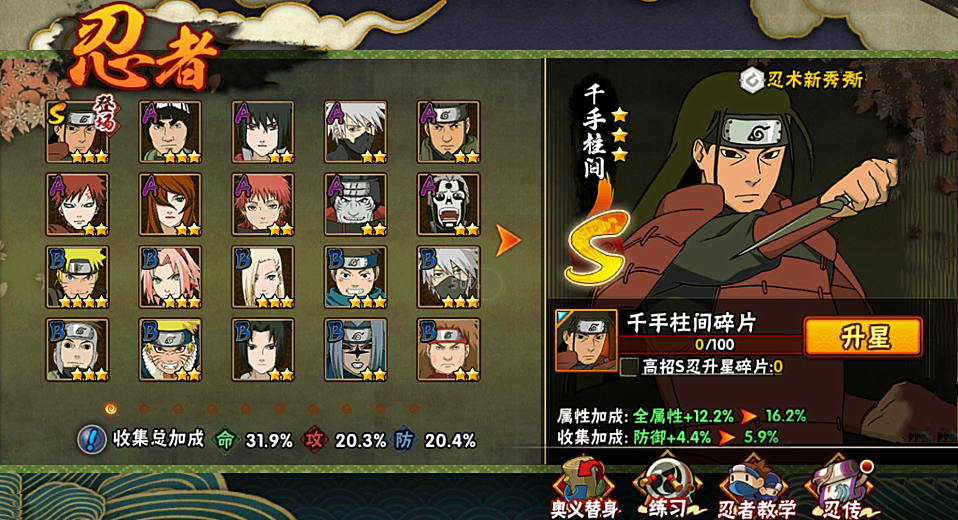Open the 忍传 scroll menu
958x520 pixels.
tap(837, 488)
